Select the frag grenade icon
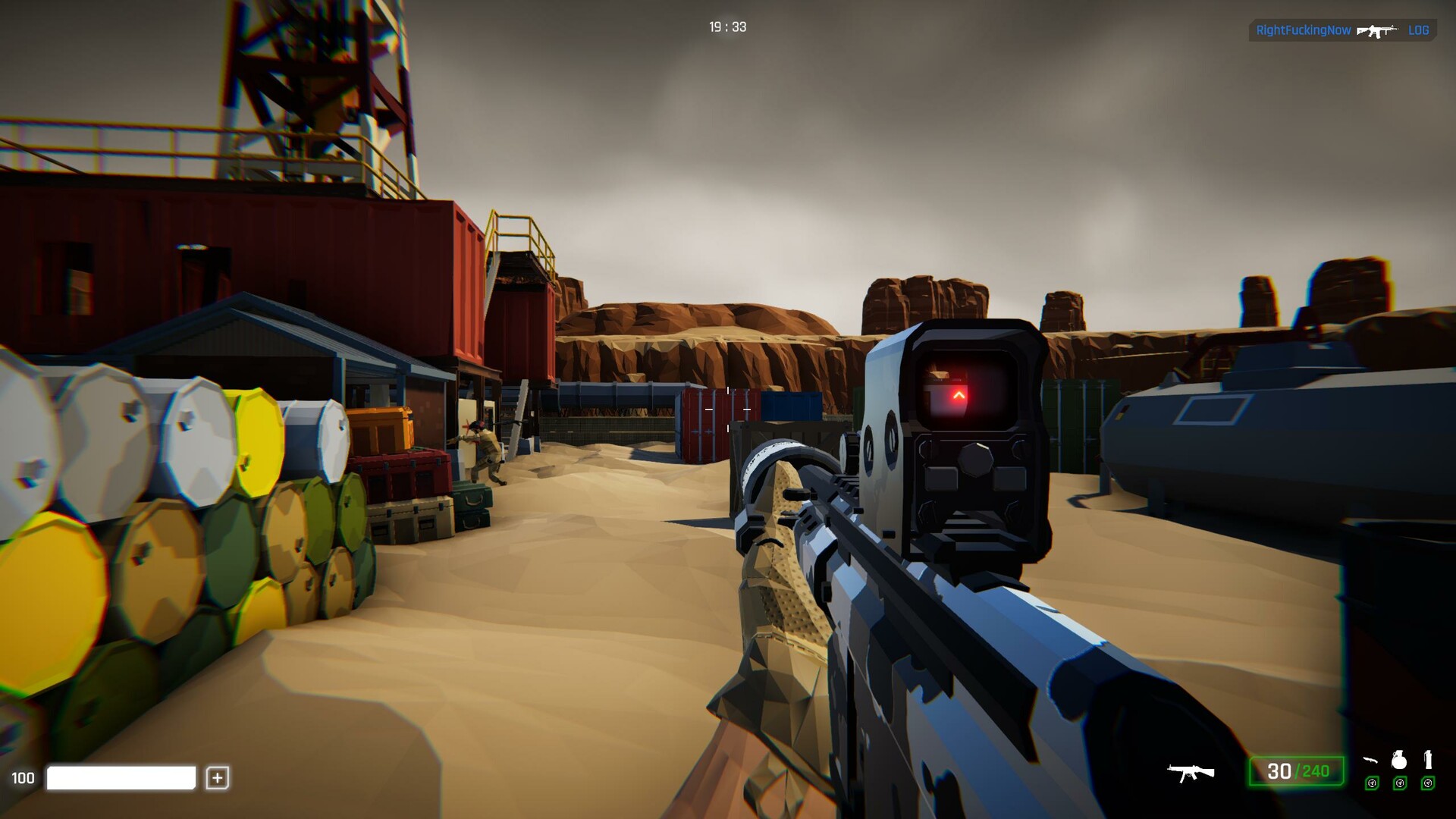1456x819 pixels. [x=1399, y=760]
